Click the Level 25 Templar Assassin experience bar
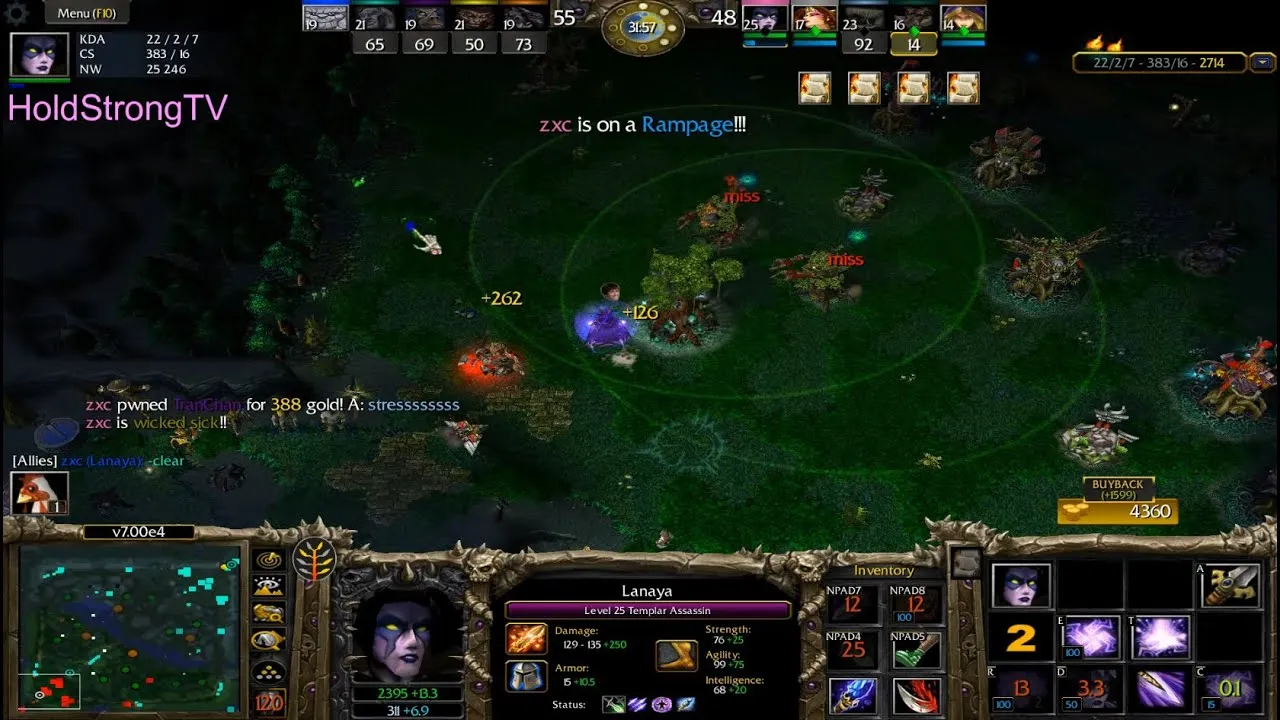The image size is (1280, 720). (645, 610)
